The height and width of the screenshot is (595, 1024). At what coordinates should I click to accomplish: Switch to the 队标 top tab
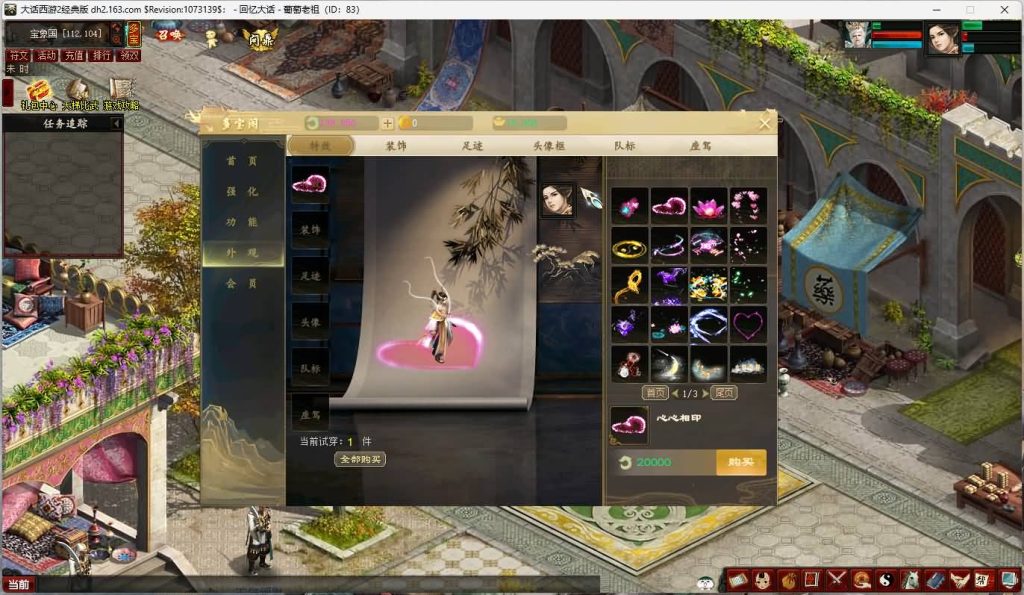[624, 146]
